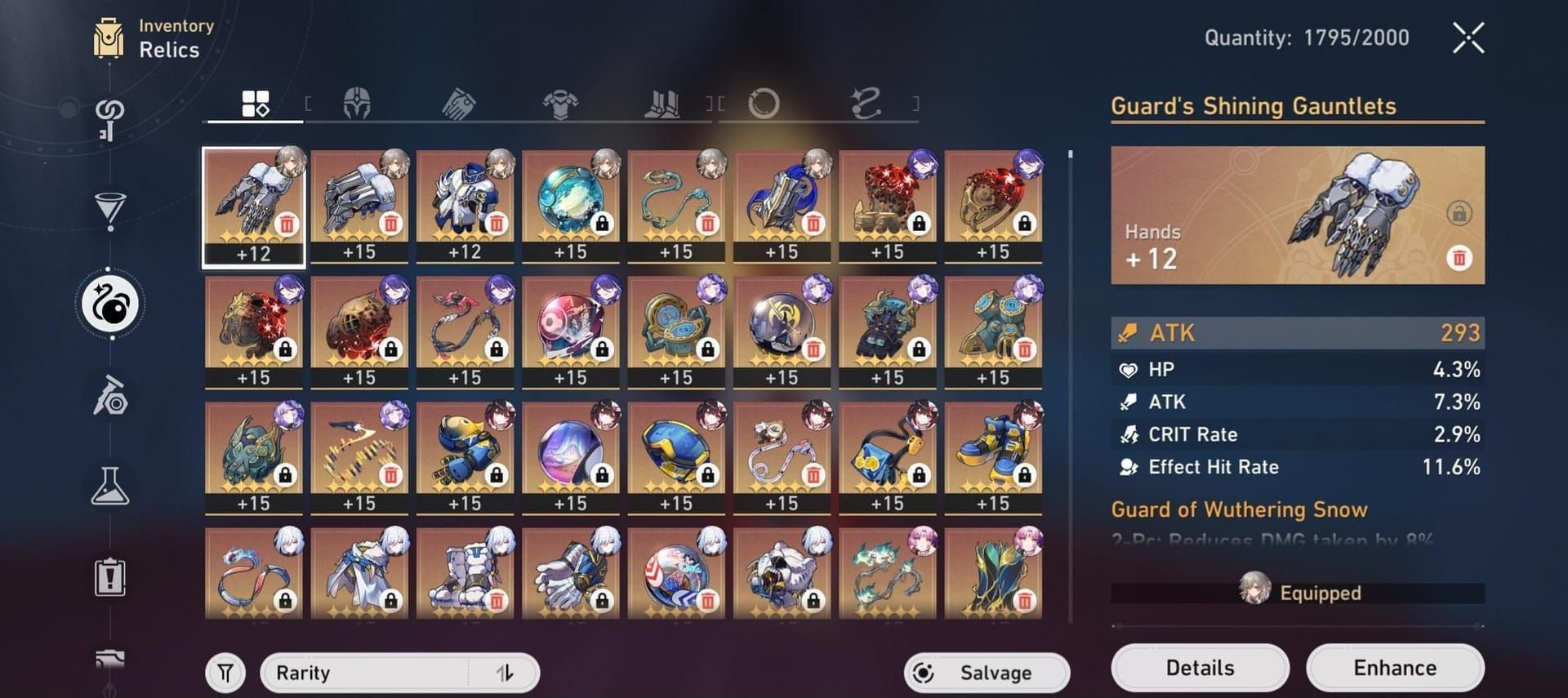The image size is (1568, 698).
Task: Filter relics by the Body piece icon
Action: point(562,104)
